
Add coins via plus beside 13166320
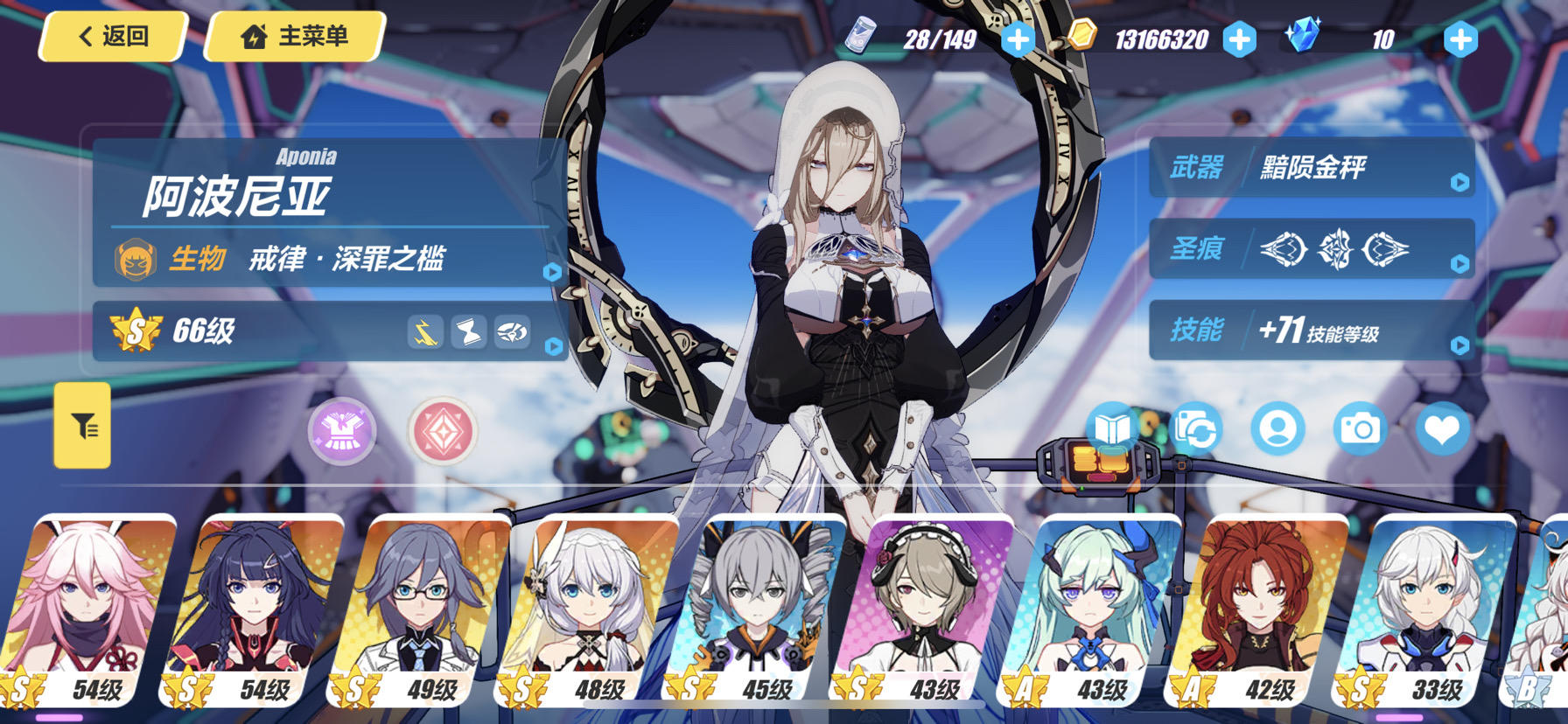click(1237, 38)
